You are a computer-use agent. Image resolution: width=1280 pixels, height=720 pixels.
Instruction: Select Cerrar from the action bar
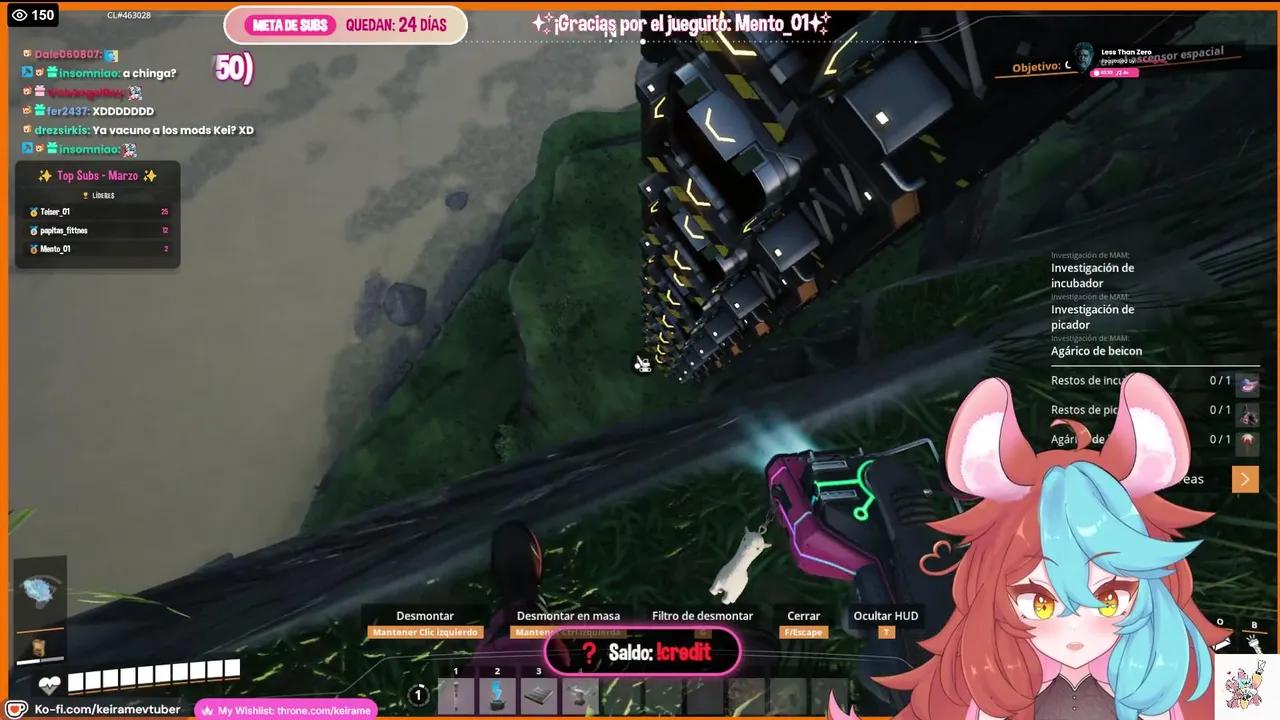[803, 616]
